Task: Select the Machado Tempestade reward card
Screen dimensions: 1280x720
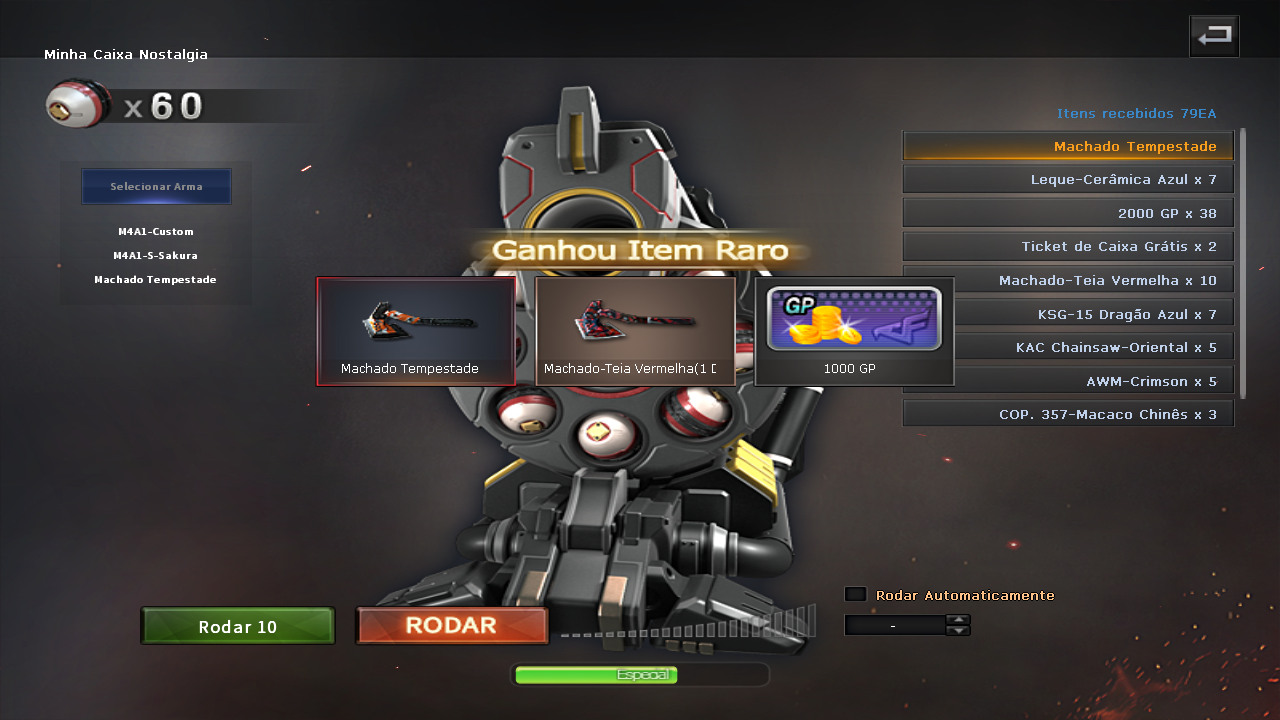Action: pos(416,331)
